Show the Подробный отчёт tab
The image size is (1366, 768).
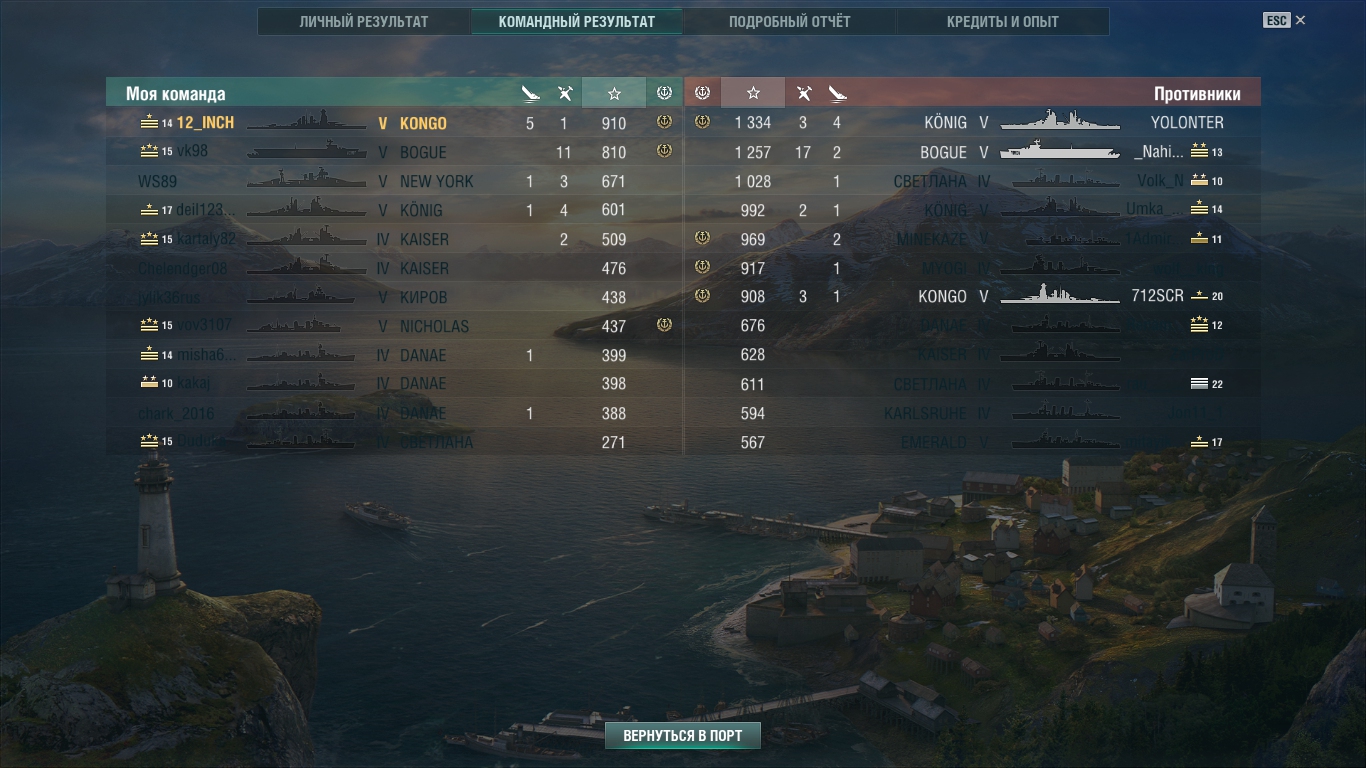tap(789, 21)
